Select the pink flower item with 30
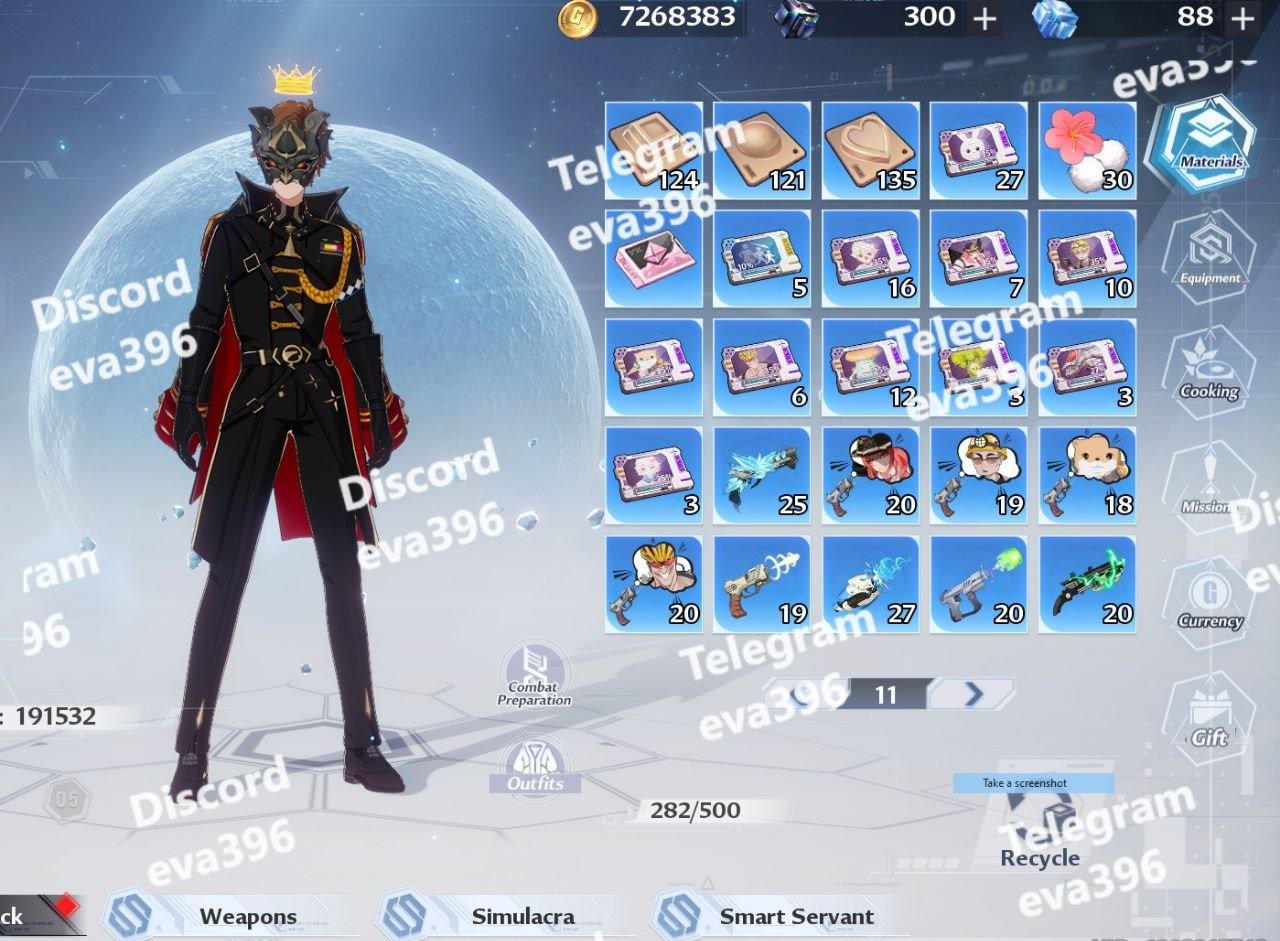Image resolution: width=1280 pixels, height=941 pixels. coord(1087,150)
